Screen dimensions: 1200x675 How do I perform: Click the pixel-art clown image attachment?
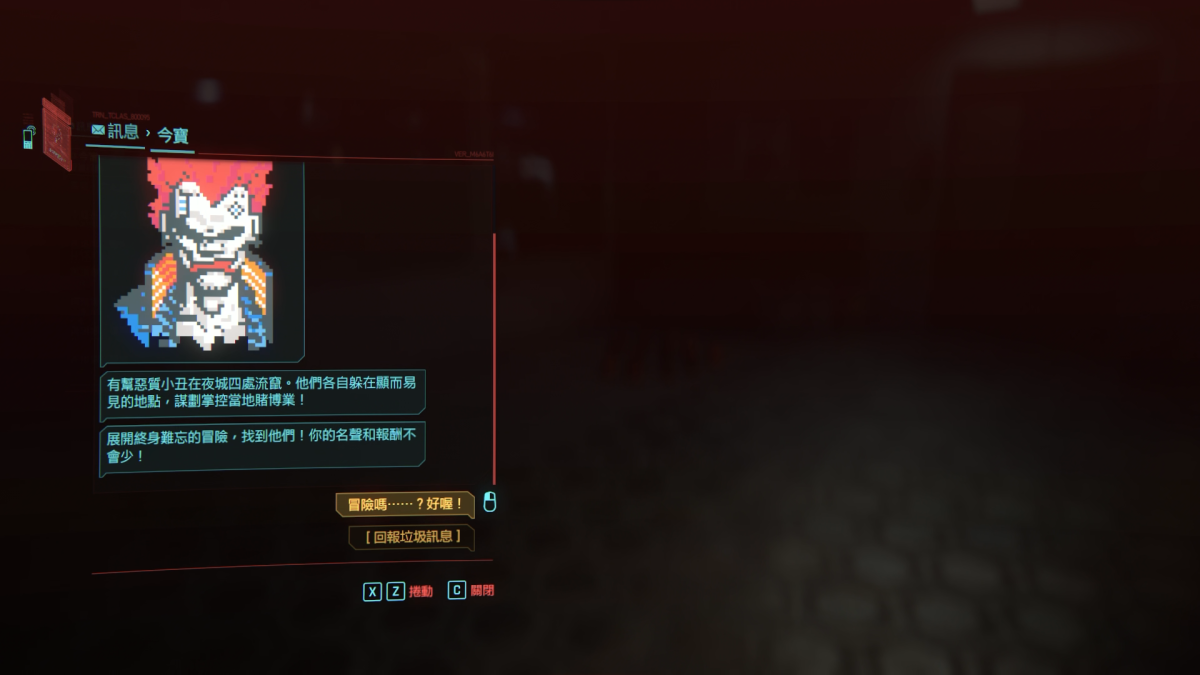tap(203, 260)
